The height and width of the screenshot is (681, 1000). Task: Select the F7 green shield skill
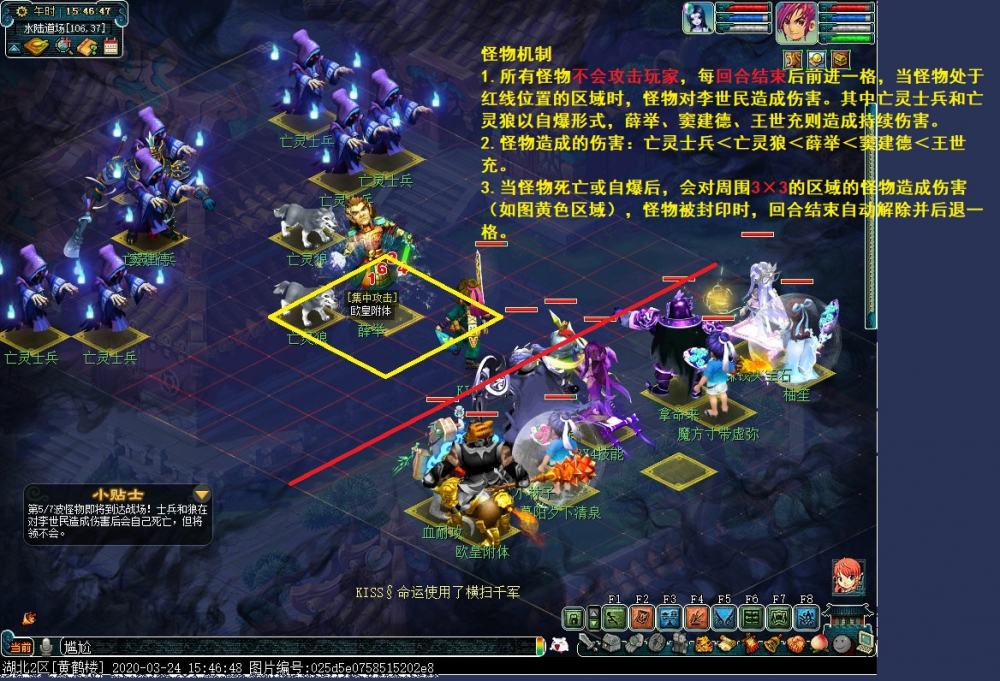(779, 617)
